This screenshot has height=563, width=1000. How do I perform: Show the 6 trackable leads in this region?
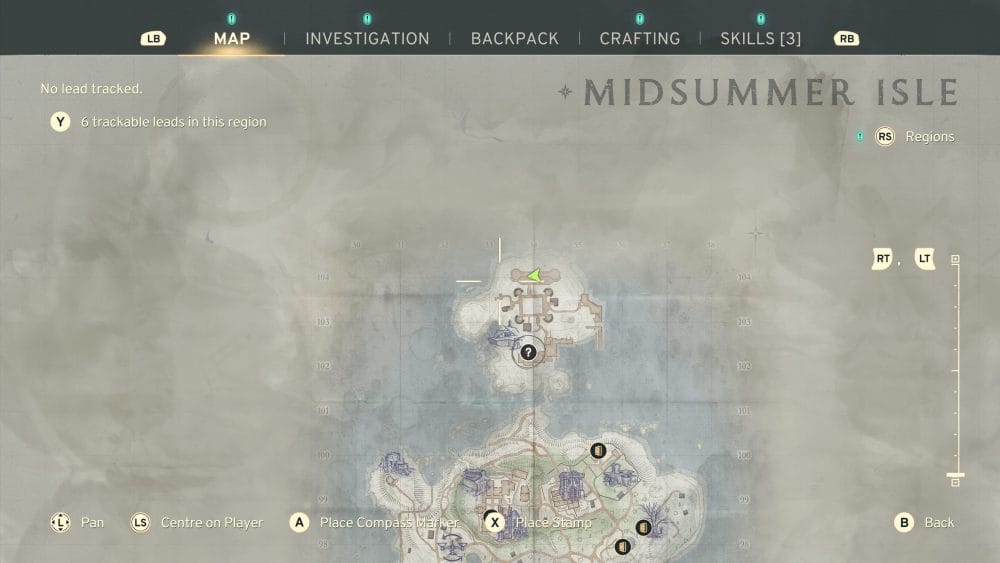coord(173,122)
